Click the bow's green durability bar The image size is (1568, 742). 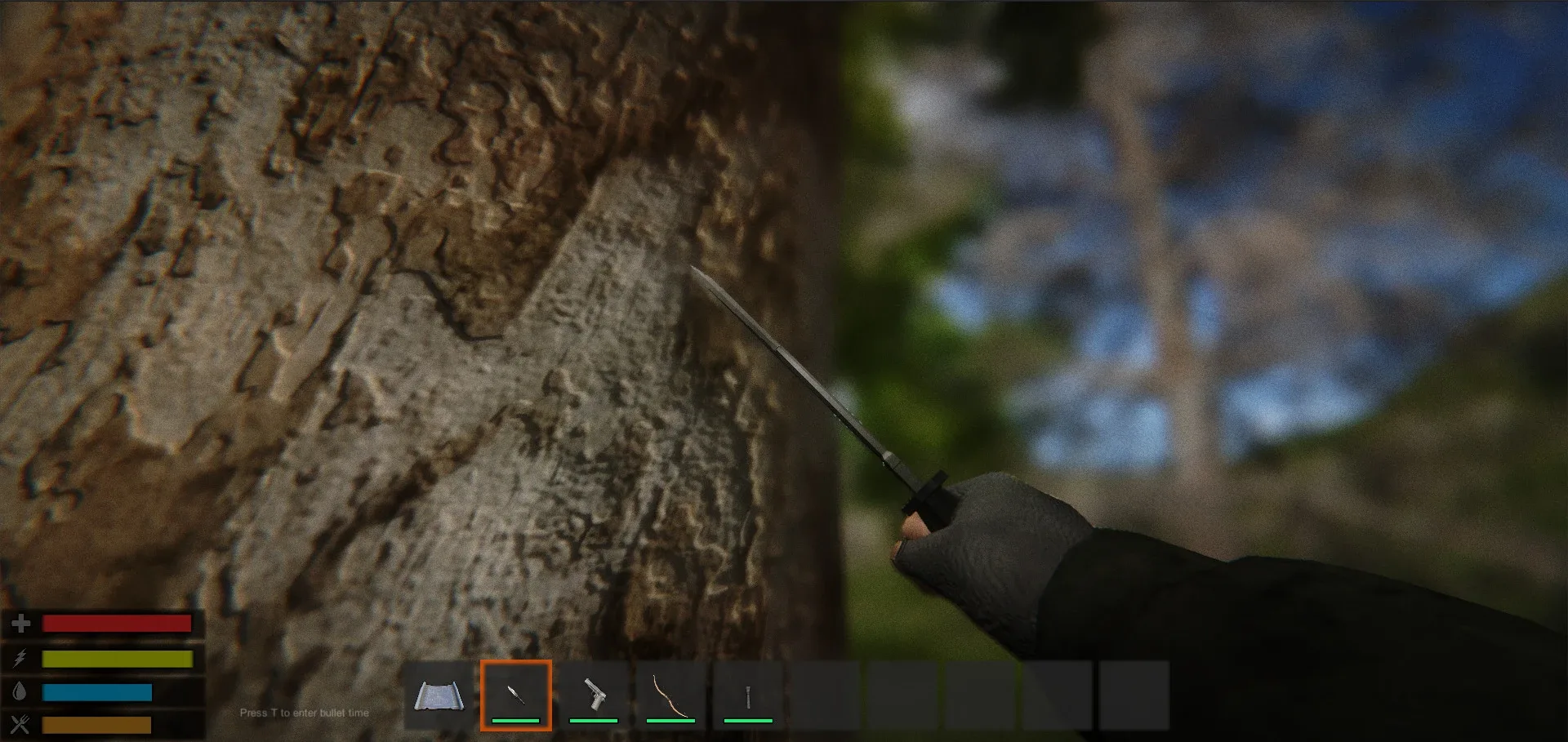[670, 722]
